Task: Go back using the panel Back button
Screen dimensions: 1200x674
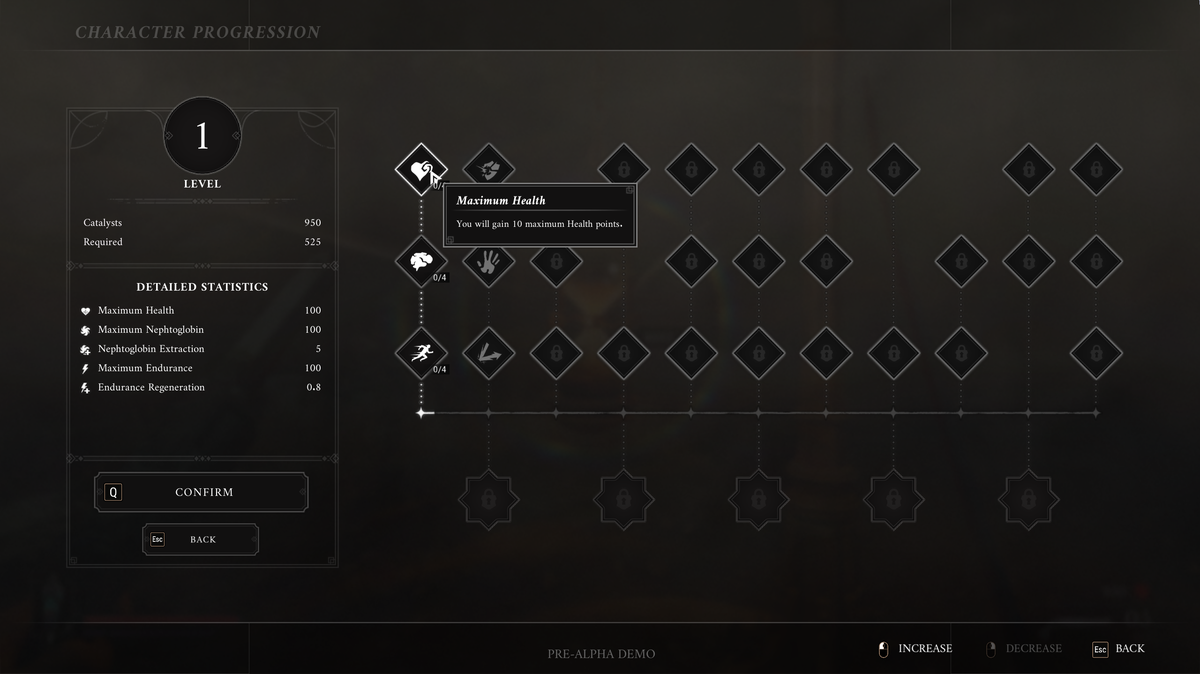Action: pyautogui.click(x=201, y=539)
